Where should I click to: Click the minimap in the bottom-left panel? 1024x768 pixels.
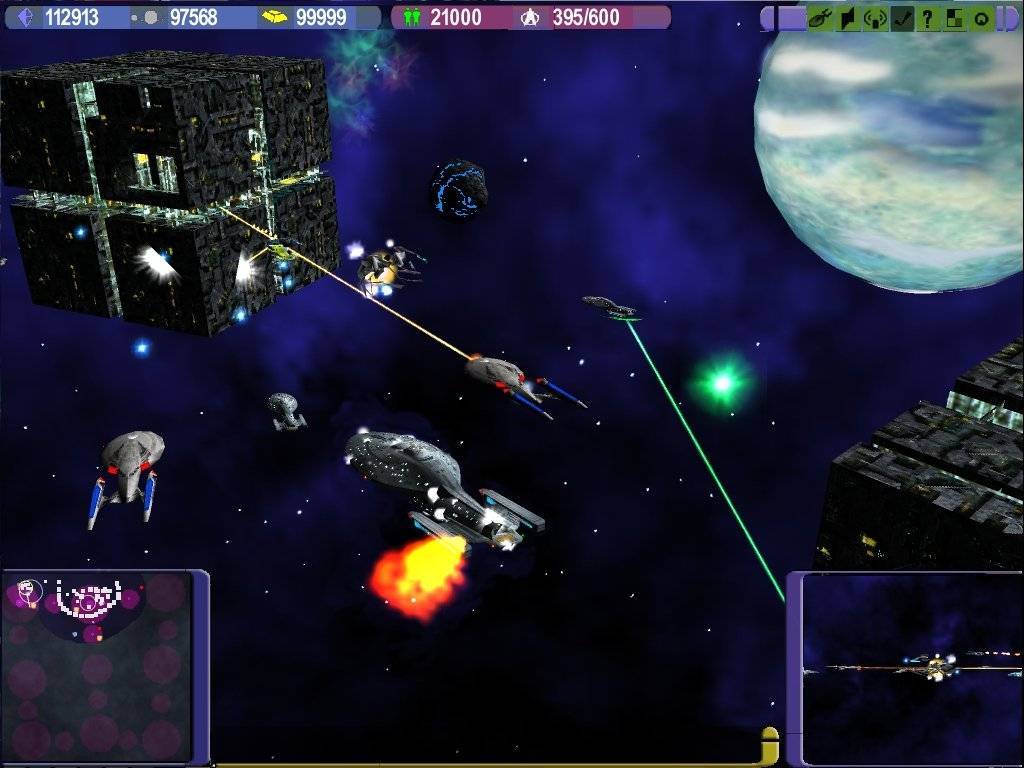96,666
